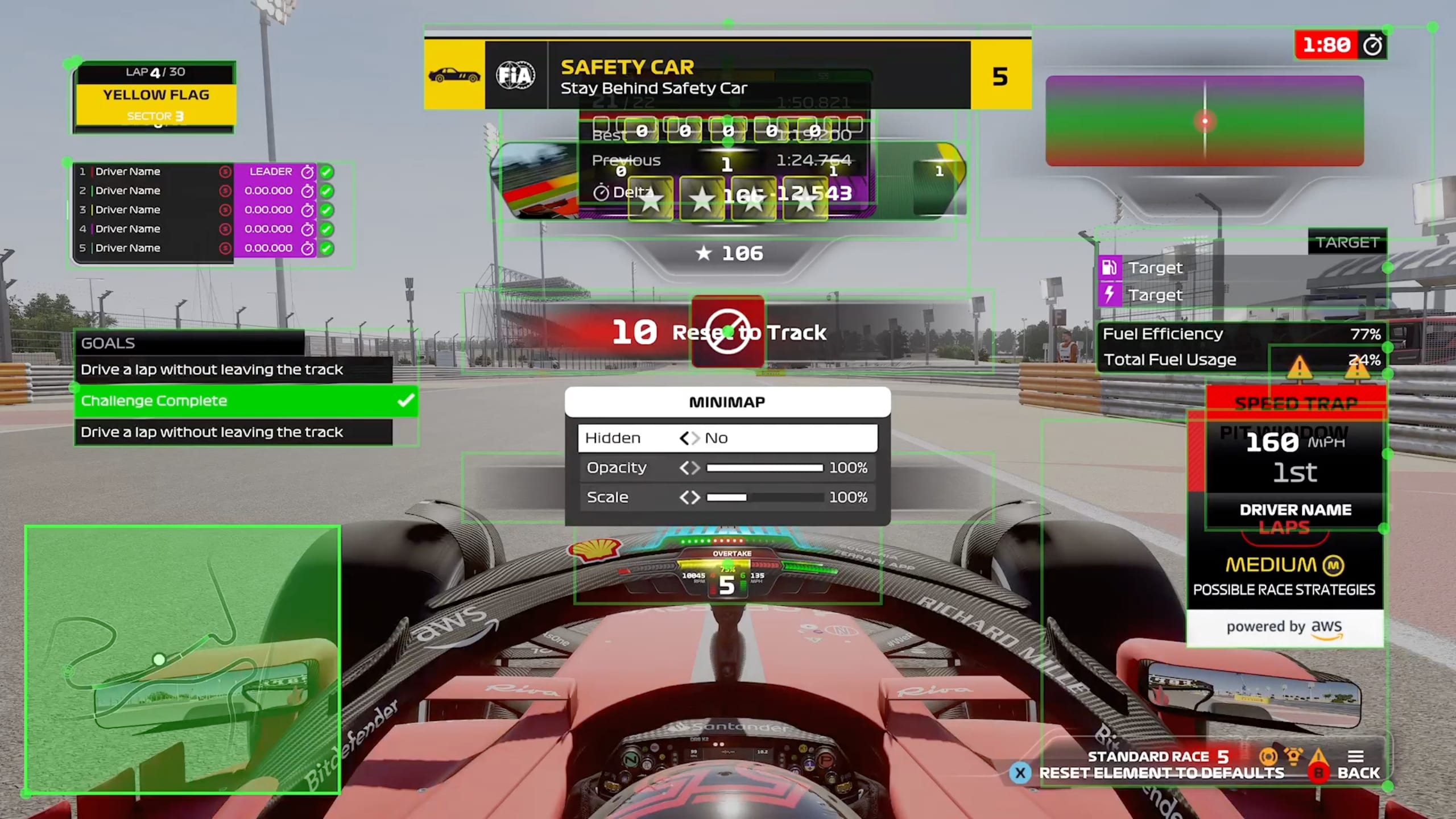Viewport: 1456px width, 819px height.
Task: Pick the Fuel Efficiency readout panel
Action: tap(1241, 346)
